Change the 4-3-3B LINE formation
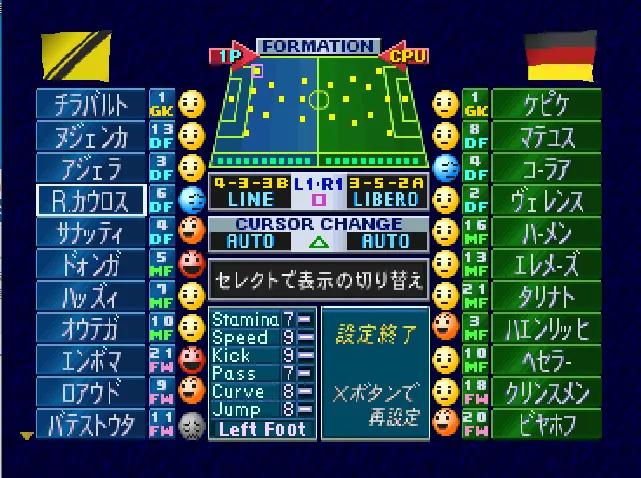 pos(248,191)
